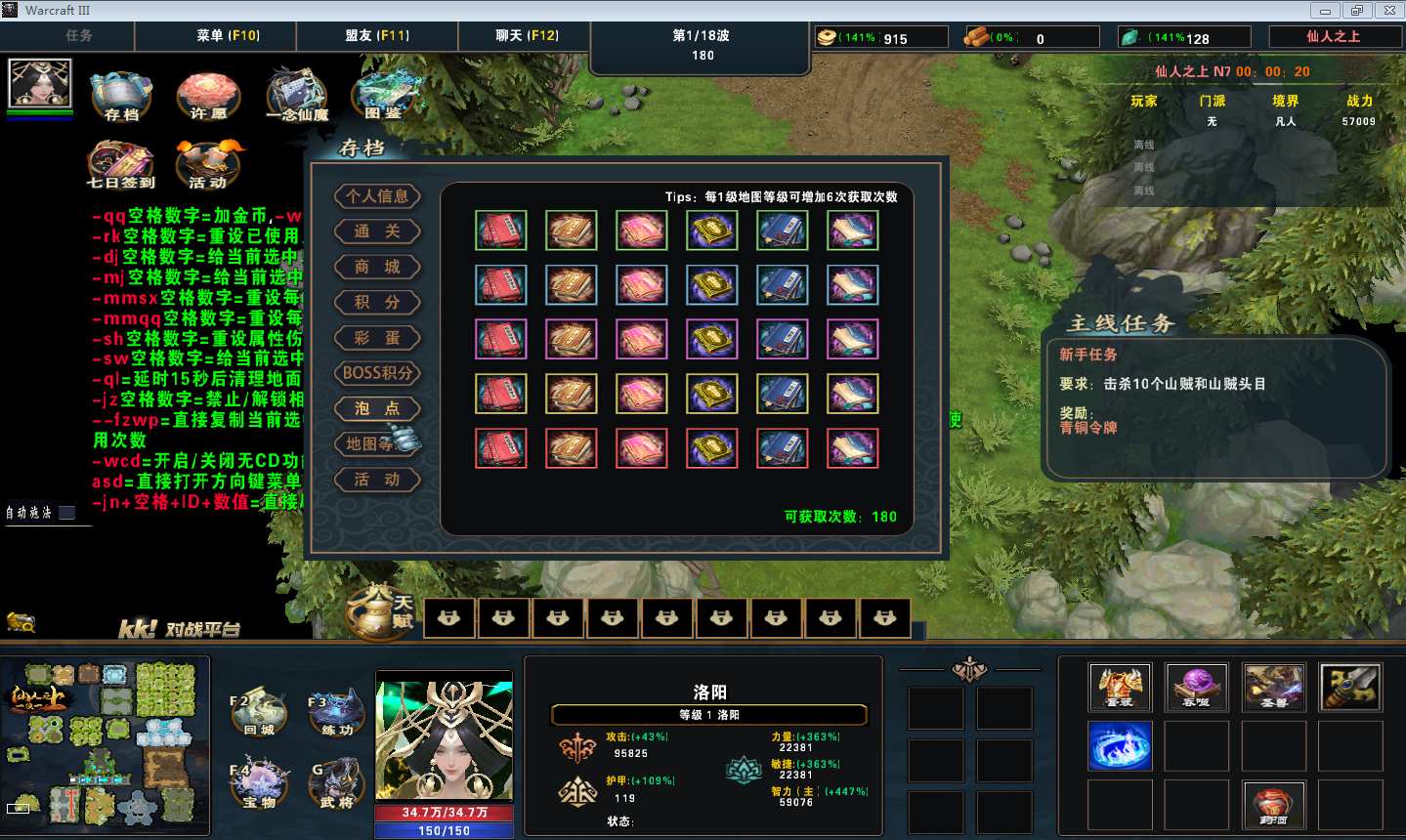The width and height of the screenshot is (1406, 840).
Task: Click the 许愿 peony wish icon
Action: (x=208, y=97)
